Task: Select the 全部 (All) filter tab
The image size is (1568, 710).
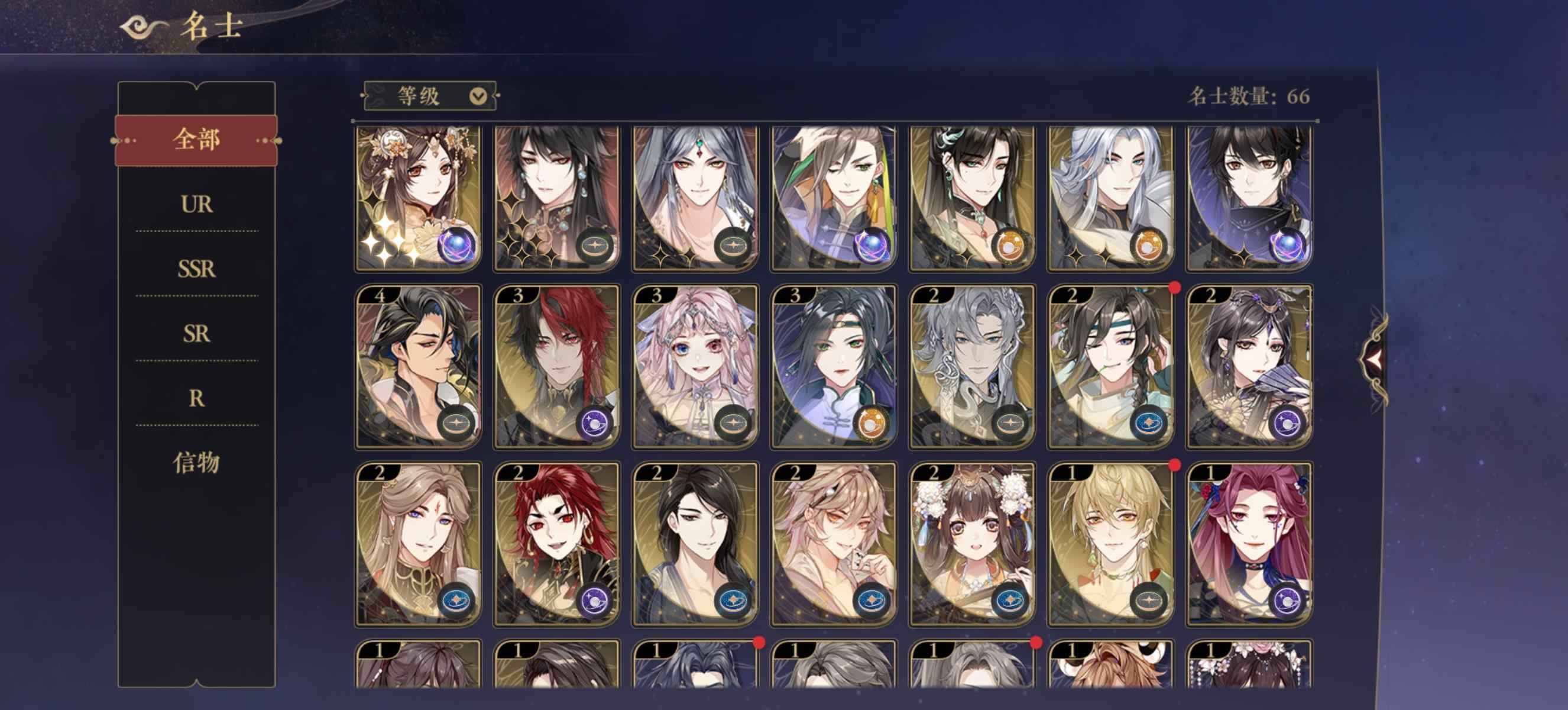Action: [196, 140]
